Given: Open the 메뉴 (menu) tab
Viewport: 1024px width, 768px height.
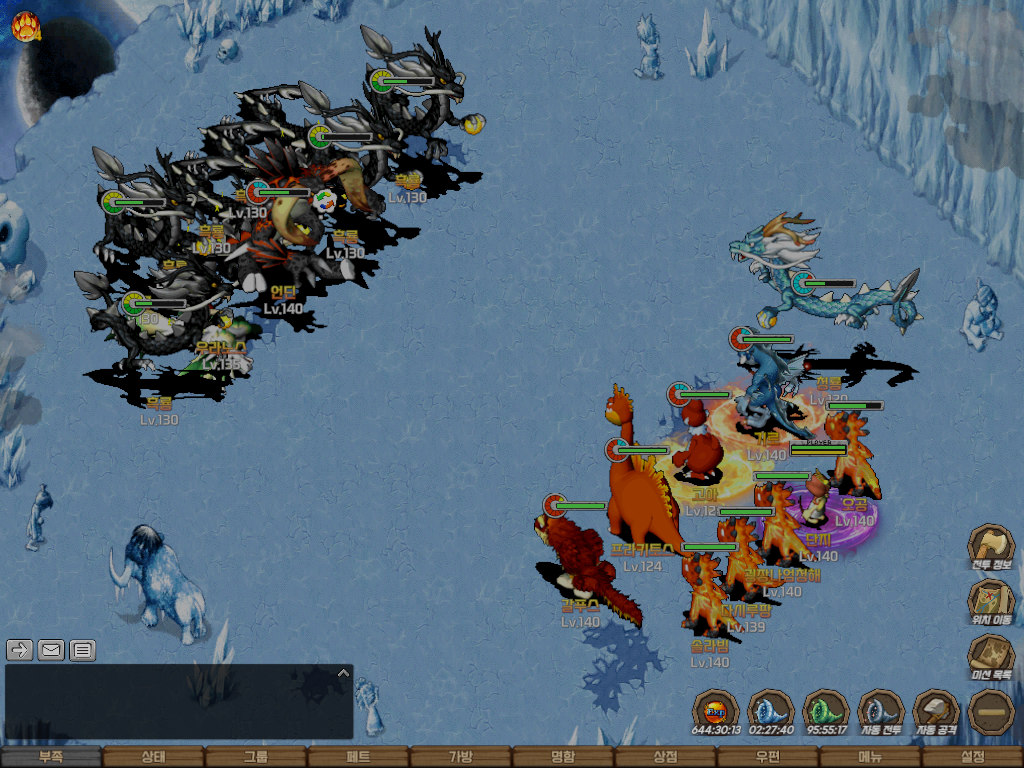Looking at the screenshot, I should pyautogui.click(x=870, y=758).
